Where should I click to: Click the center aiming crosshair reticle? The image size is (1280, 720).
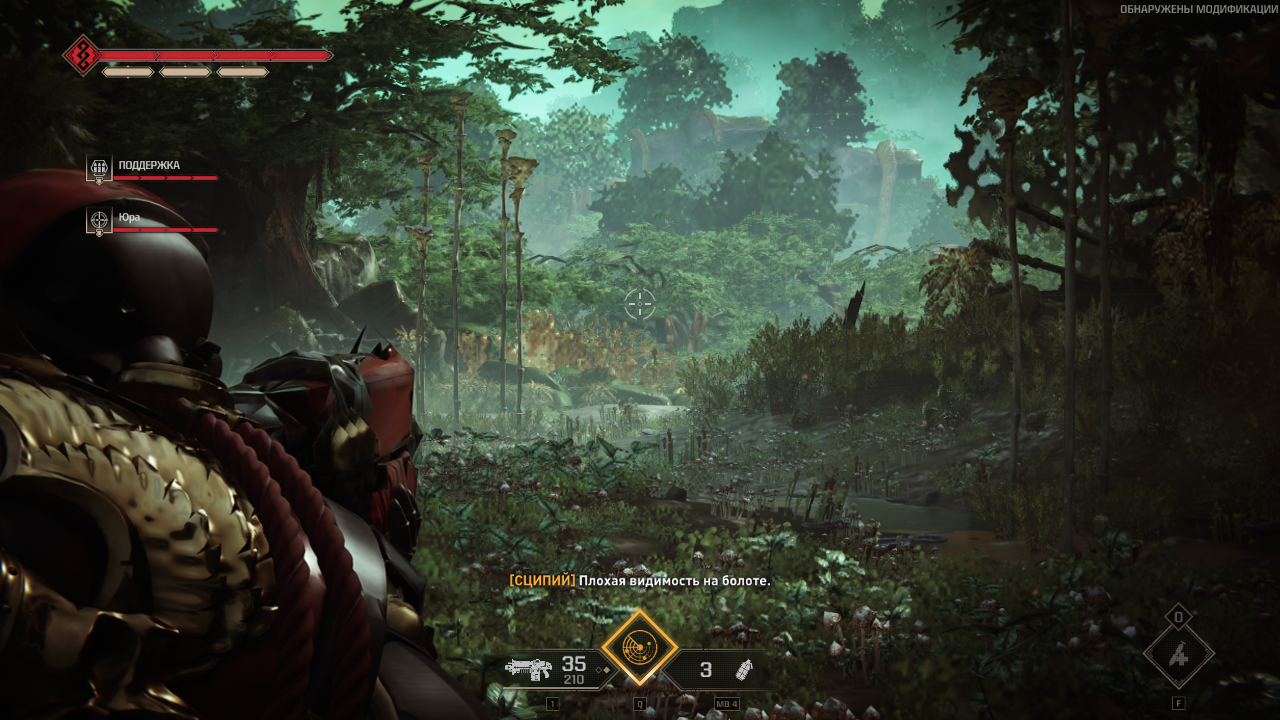pyautogui.click(x=640, y=305)
